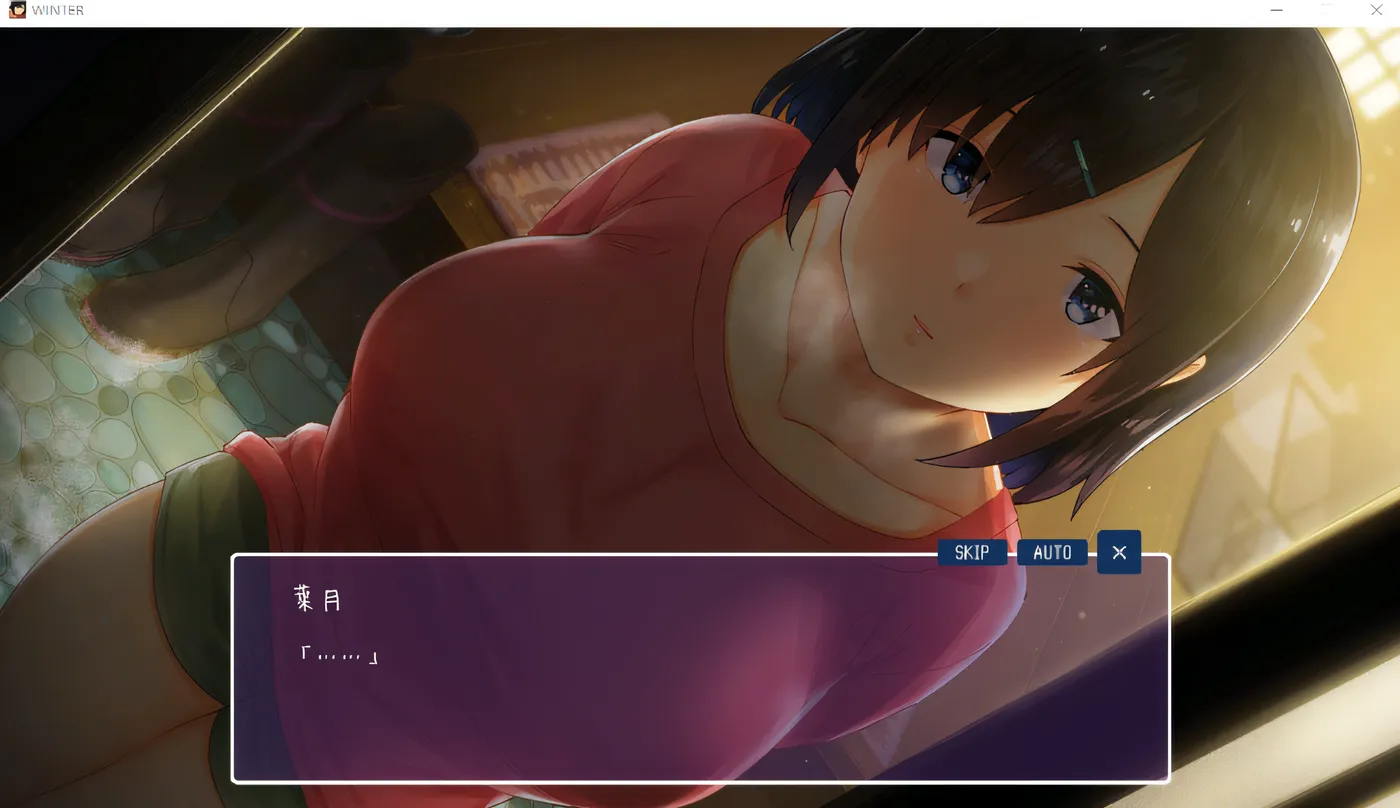The image size is (1400, 808).
Task: Maximize the WINTER game window
Action: tap(1326, 10)
